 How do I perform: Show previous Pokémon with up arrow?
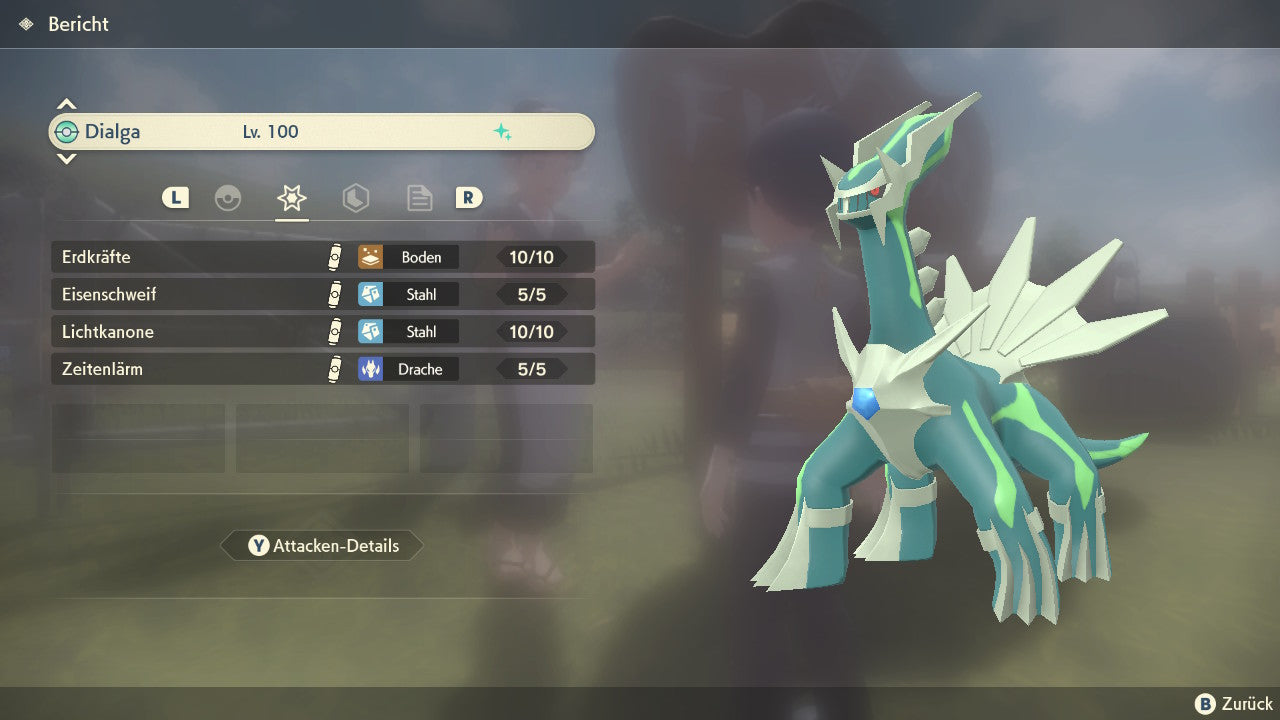click(66, 104)
